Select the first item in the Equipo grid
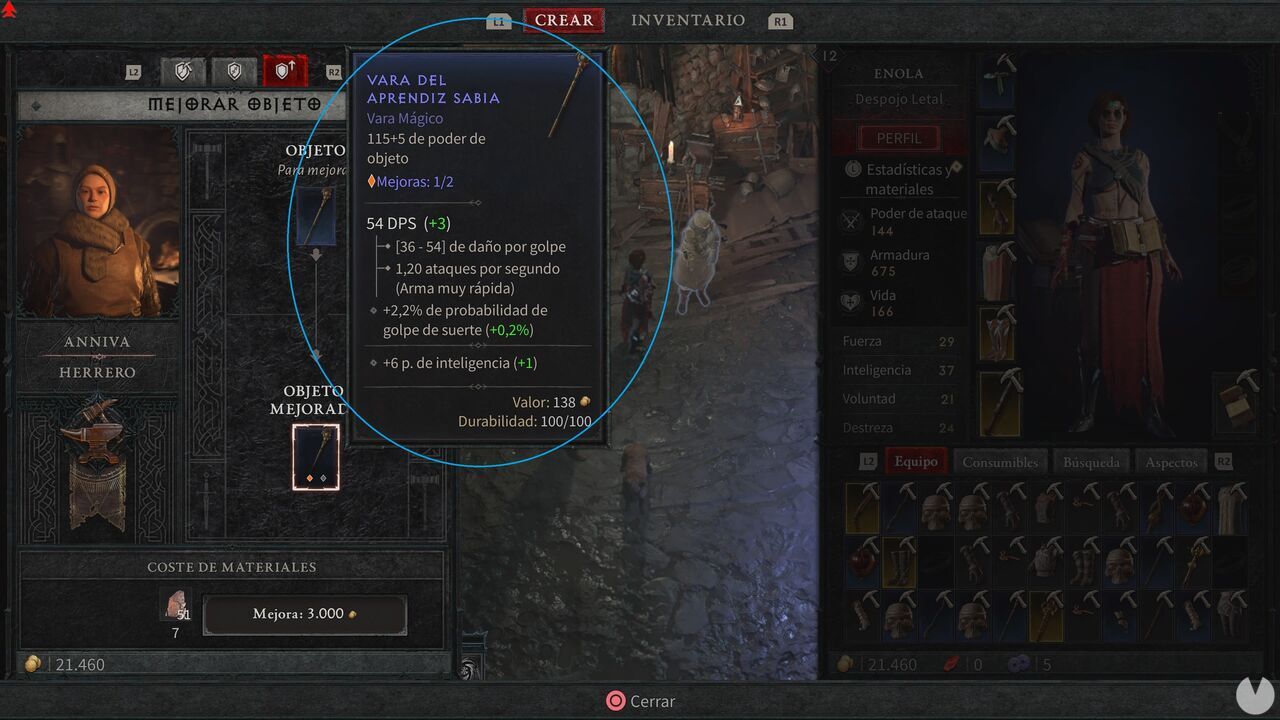 [862, 505]
